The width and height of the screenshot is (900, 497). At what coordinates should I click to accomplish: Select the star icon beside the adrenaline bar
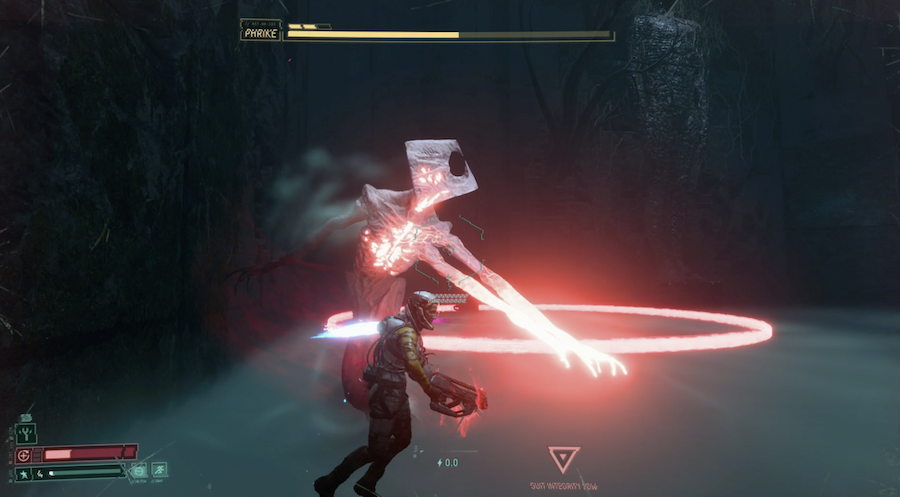(x=24, y=473)
